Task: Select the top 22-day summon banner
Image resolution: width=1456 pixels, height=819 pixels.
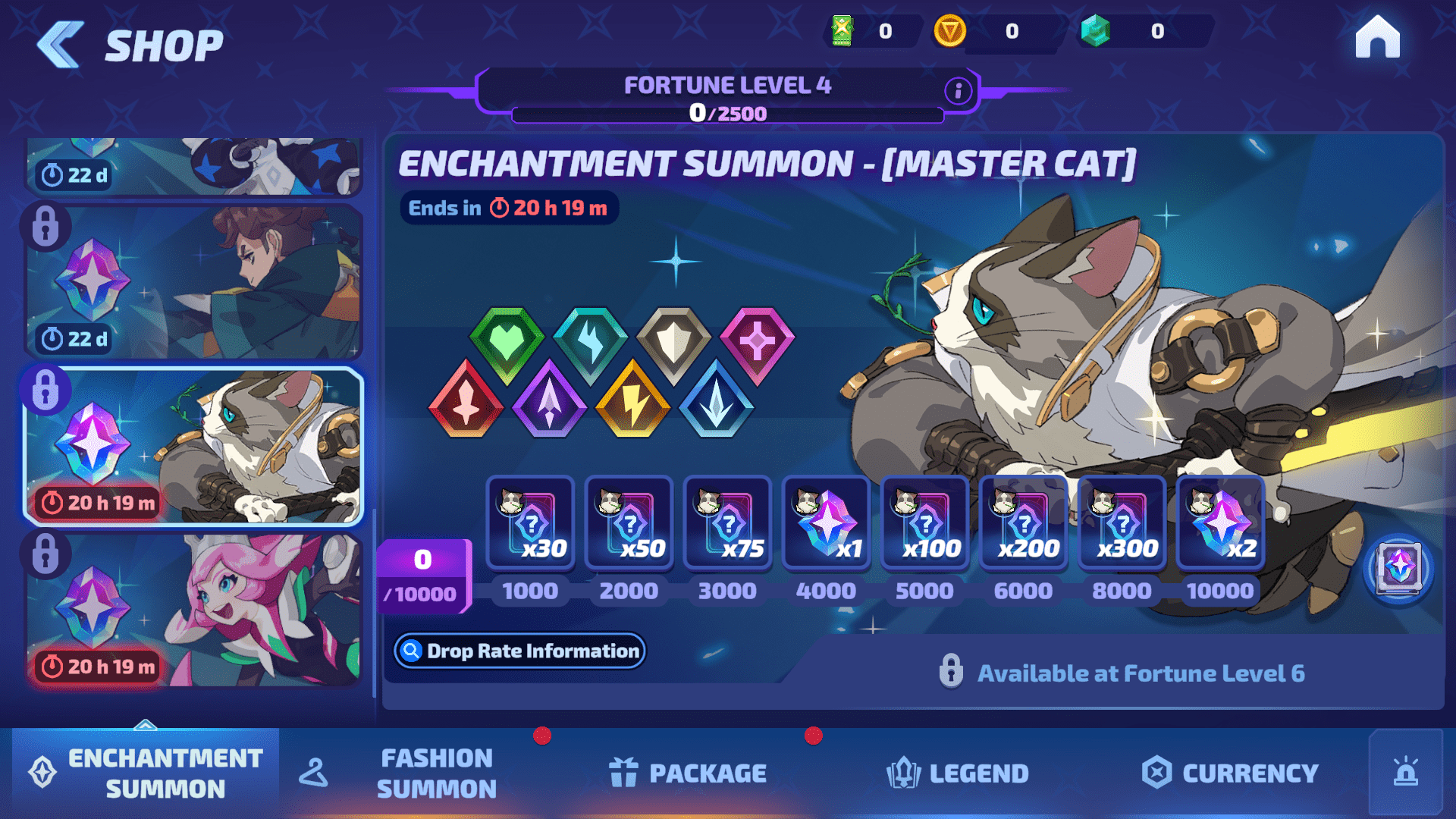Action: [x=194, y=165]
